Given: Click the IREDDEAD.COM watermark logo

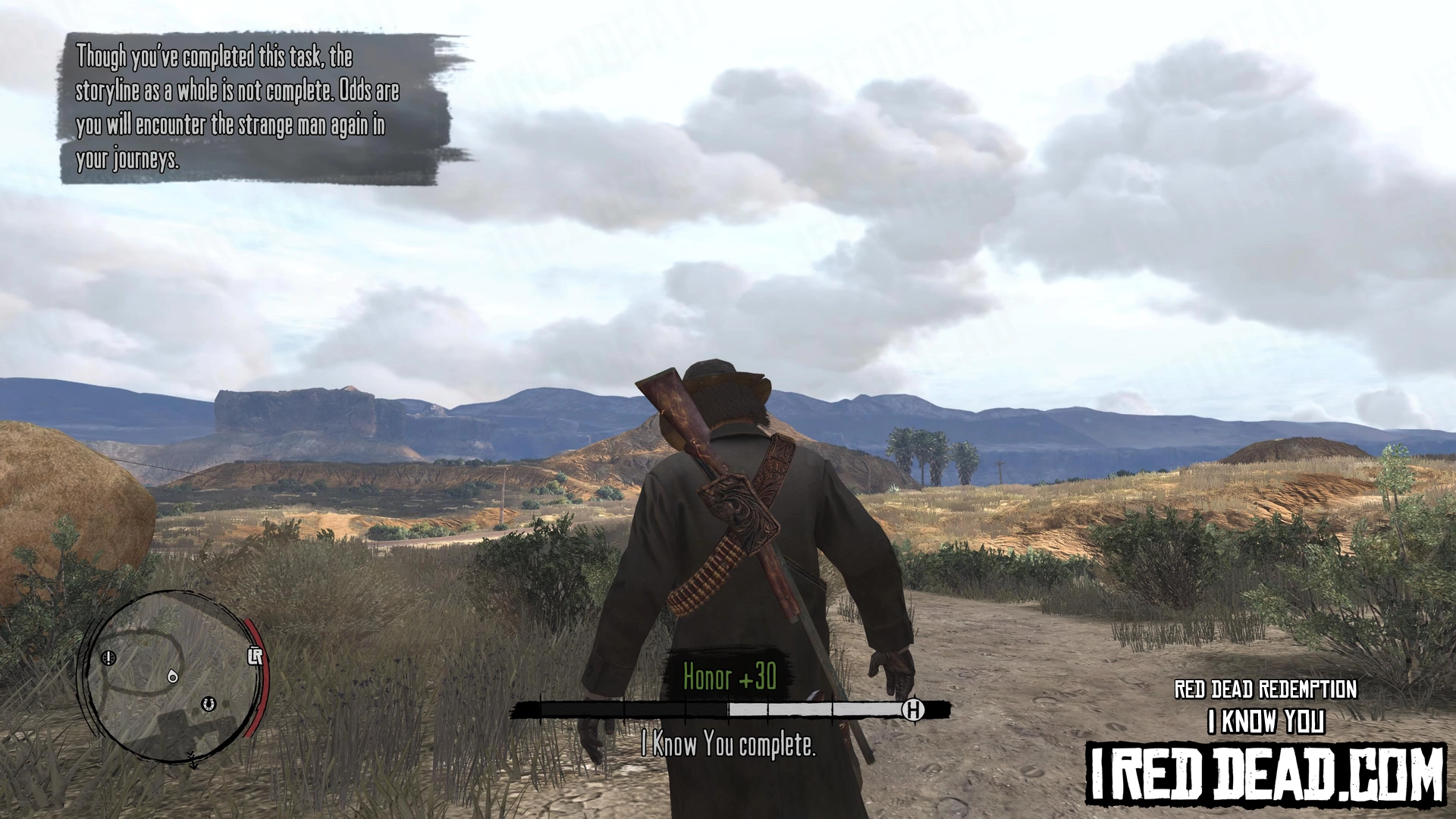Looking at the screenshot, I should (1266, 774).
